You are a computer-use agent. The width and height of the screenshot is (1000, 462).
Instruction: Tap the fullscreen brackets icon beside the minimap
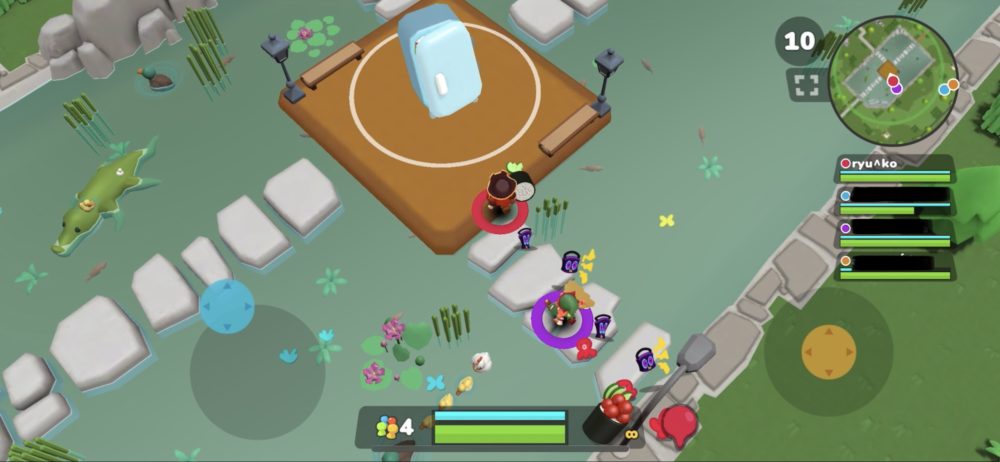pos(807,84)
